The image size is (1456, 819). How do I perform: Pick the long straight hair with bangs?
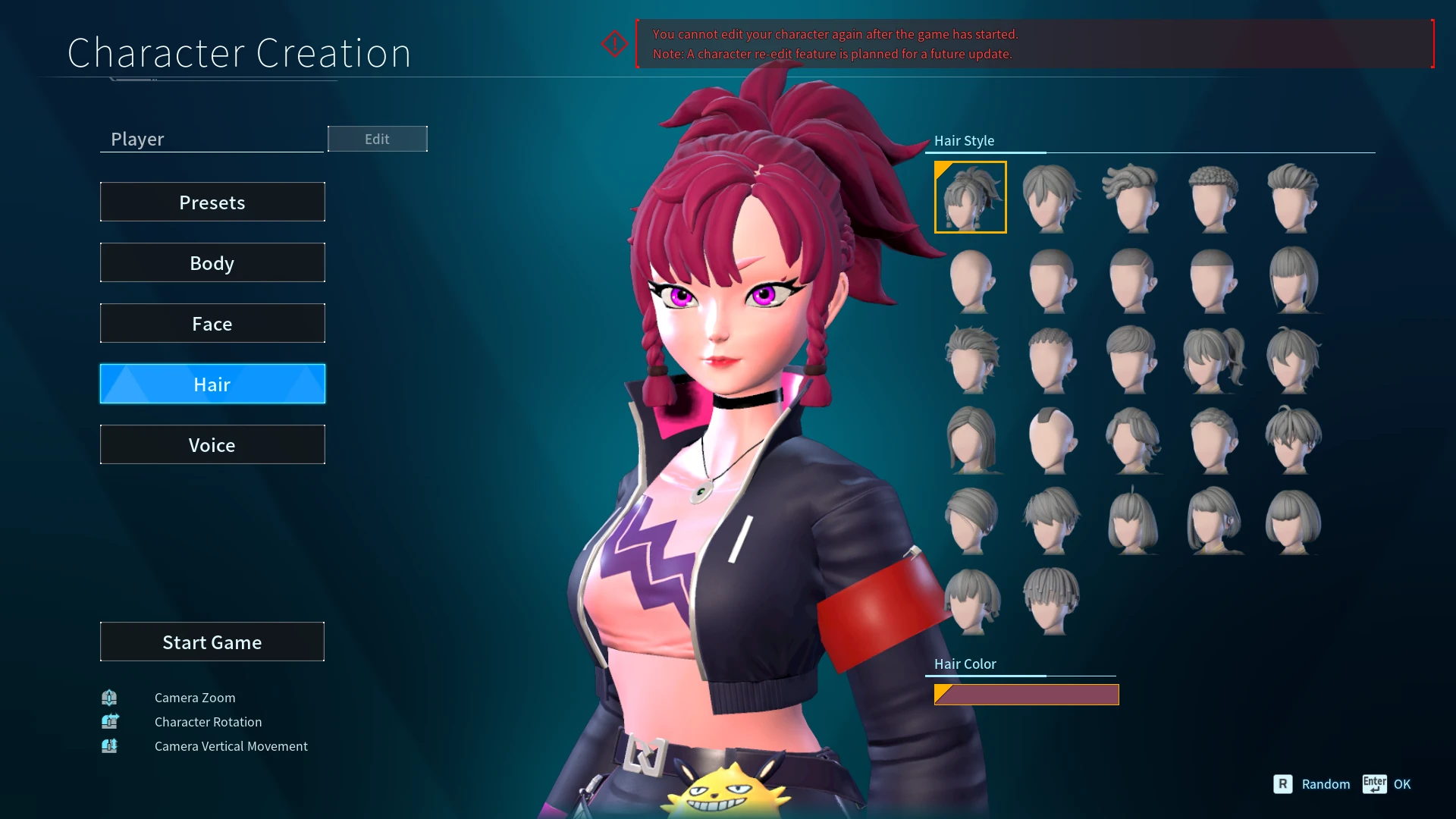[x=1292, y=279]
